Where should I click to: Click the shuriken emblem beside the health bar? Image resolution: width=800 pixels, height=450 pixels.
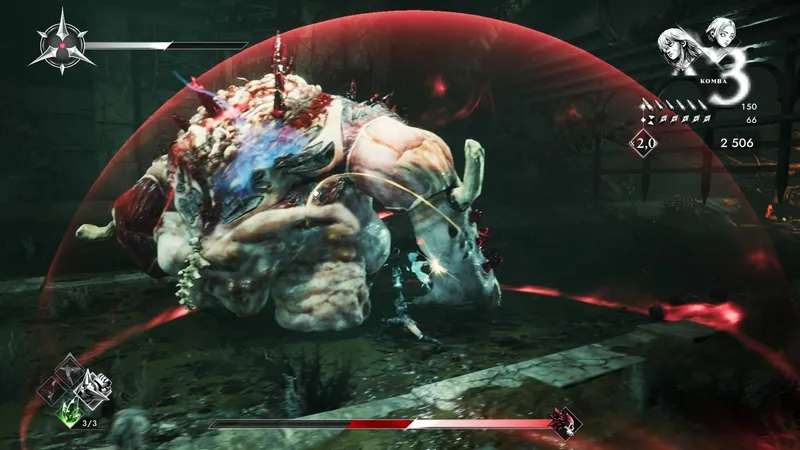click(x=62, y=45)
